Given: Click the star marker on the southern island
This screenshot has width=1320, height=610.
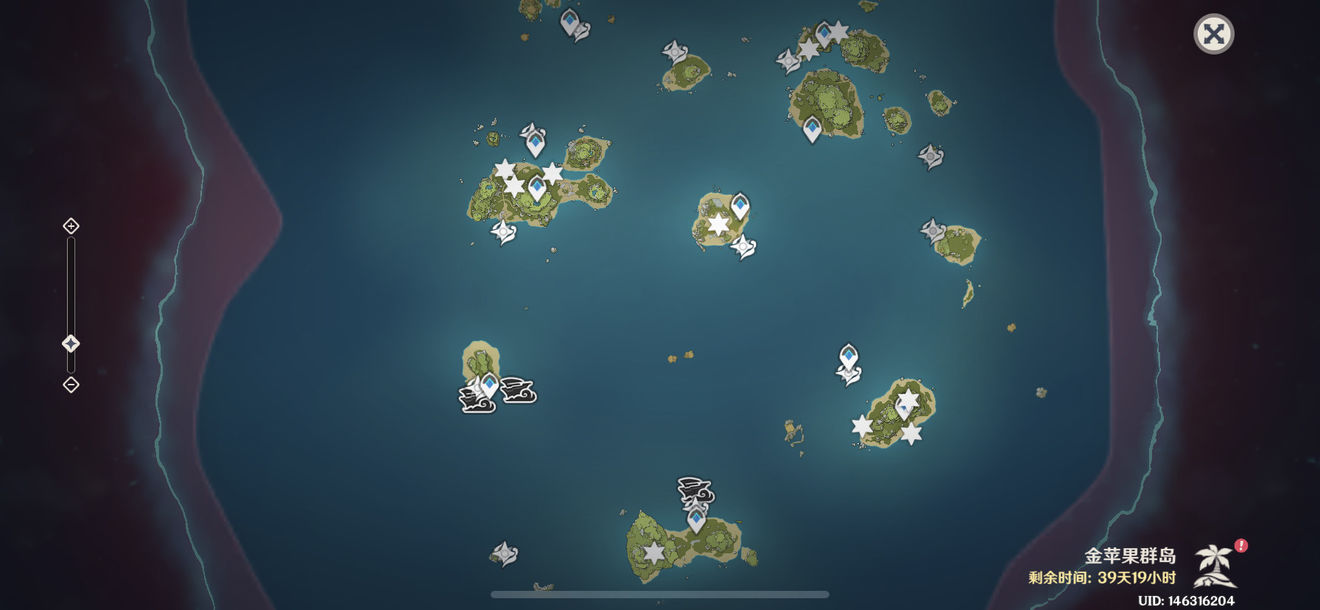Looking at the screenshot, I should 654,552.
